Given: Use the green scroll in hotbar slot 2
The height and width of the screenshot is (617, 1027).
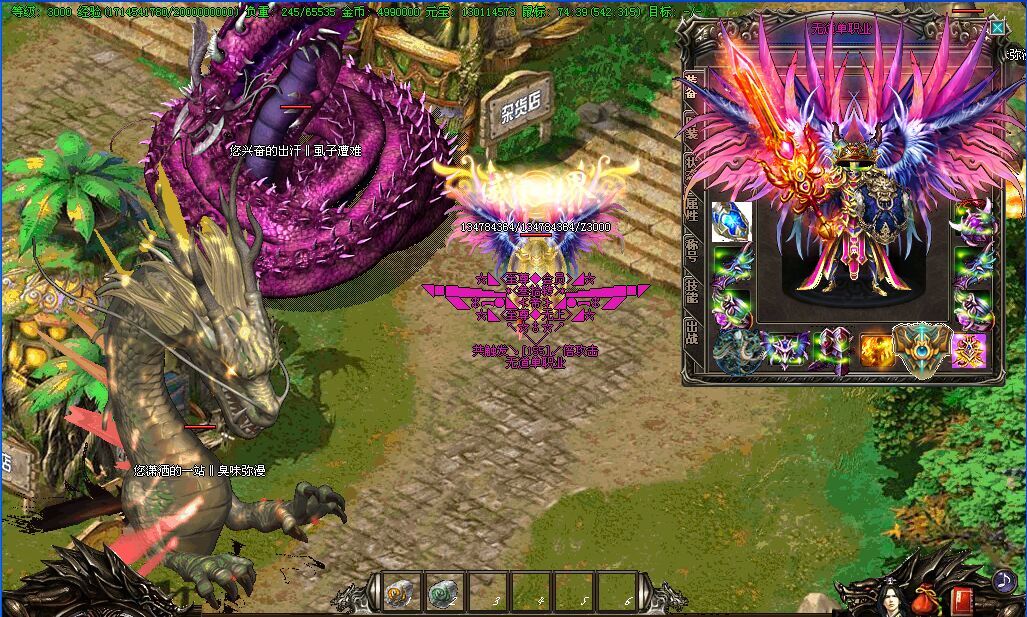Looking at the screenshot, I should click(442, 593).
